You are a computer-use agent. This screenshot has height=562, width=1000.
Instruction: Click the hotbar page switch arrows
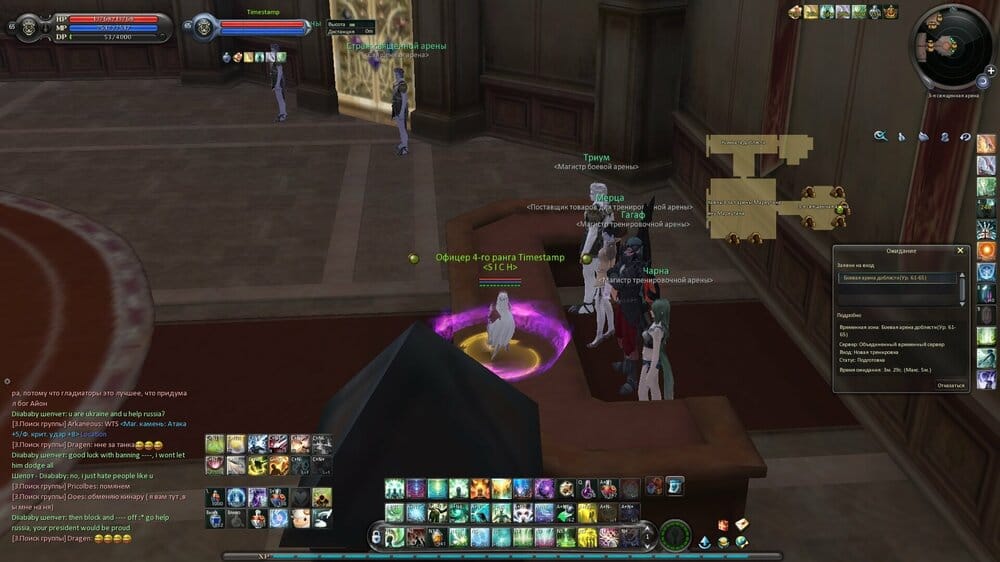[647, 537]
